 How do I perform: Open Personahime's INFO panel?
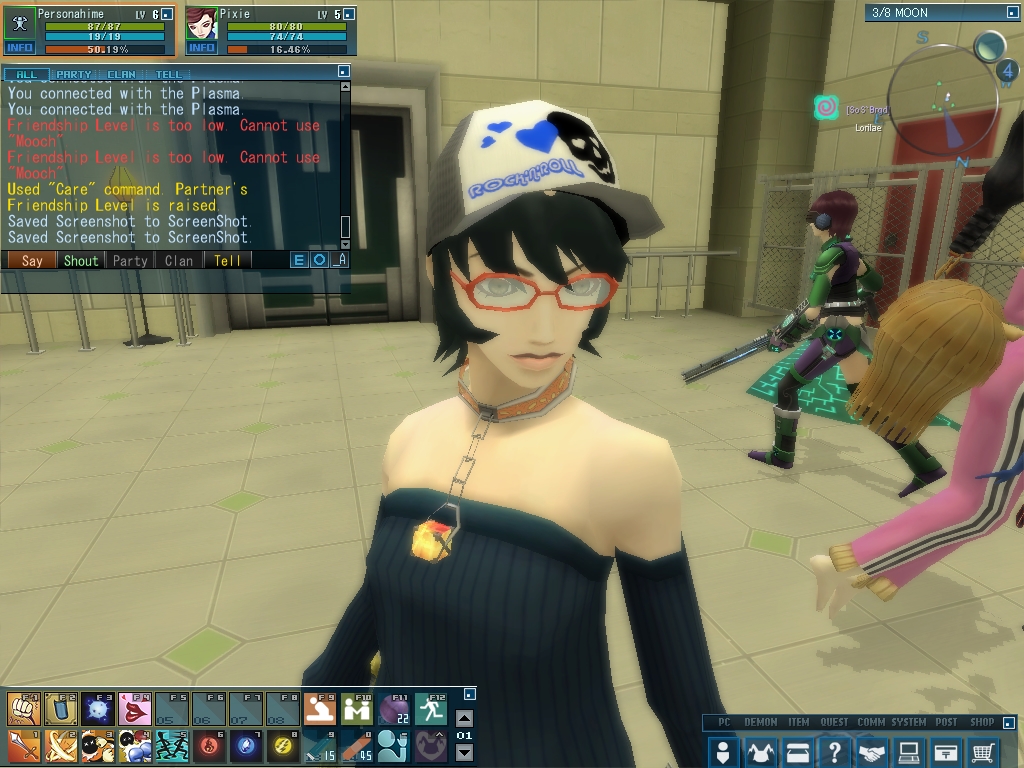[x=19, y=47]
